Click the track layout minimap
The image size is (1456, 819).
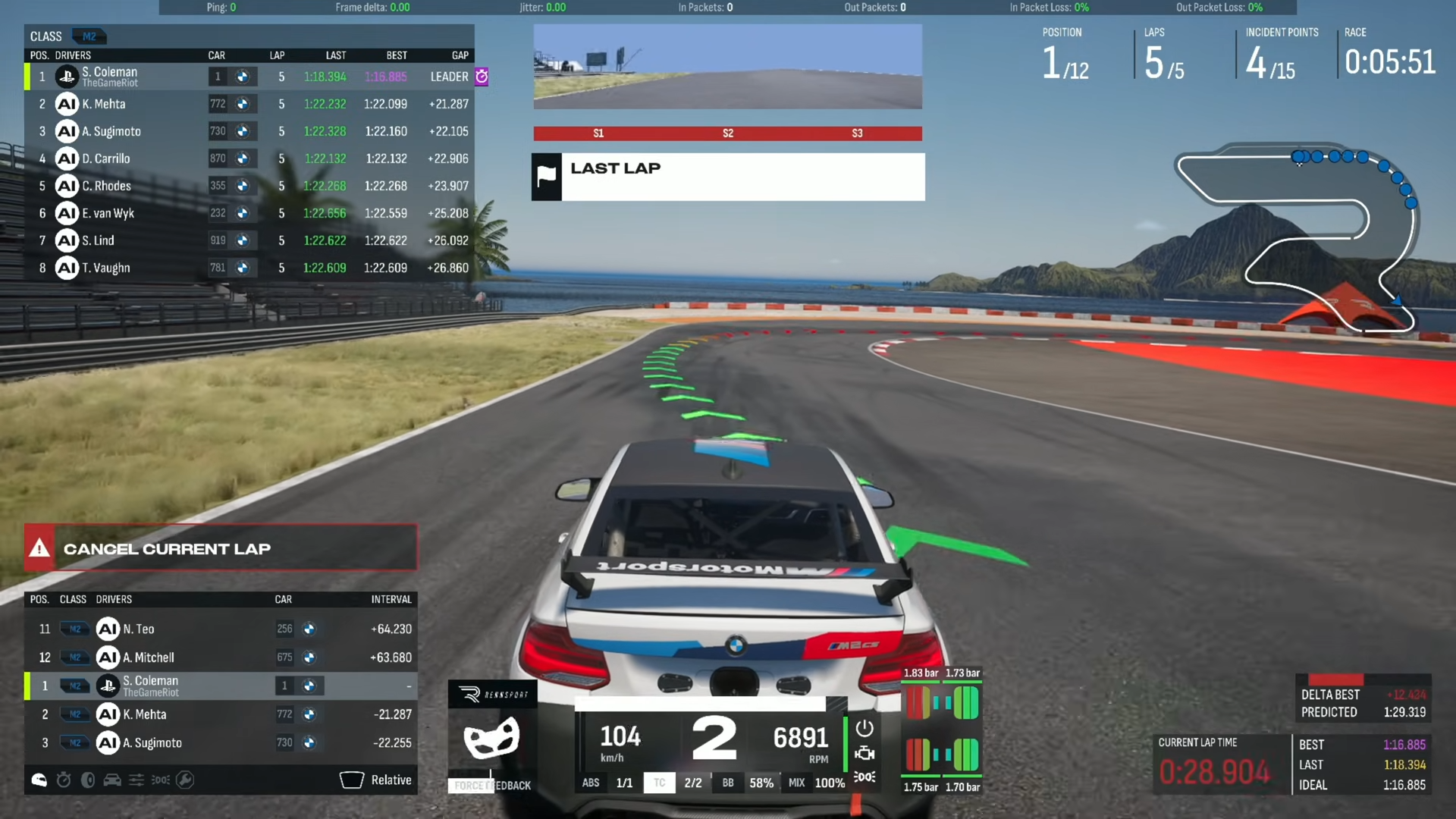(x=1297, y=237)
